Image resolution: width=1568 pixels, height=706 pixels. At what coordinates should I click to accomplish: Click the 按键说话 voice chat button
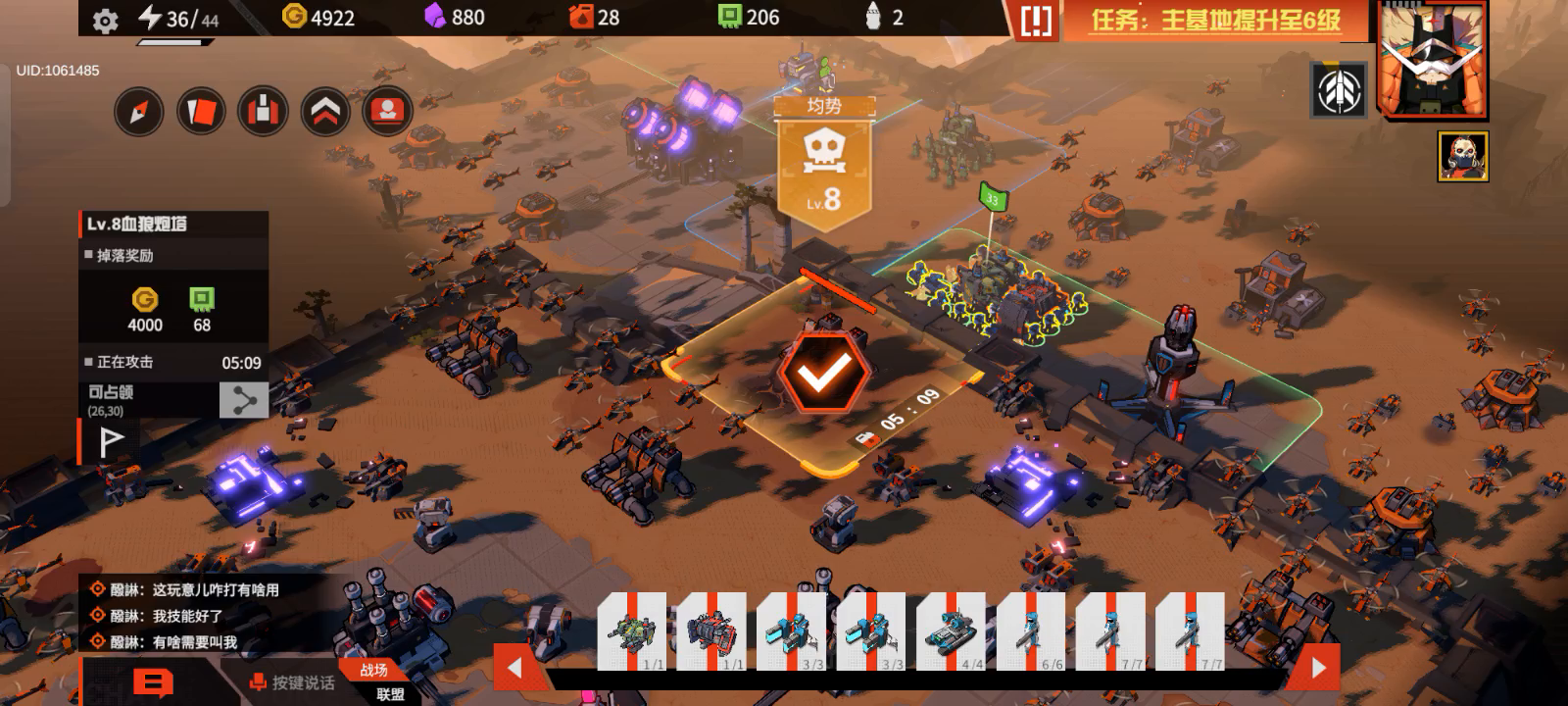pyautogui.click(x=292, y=682)
